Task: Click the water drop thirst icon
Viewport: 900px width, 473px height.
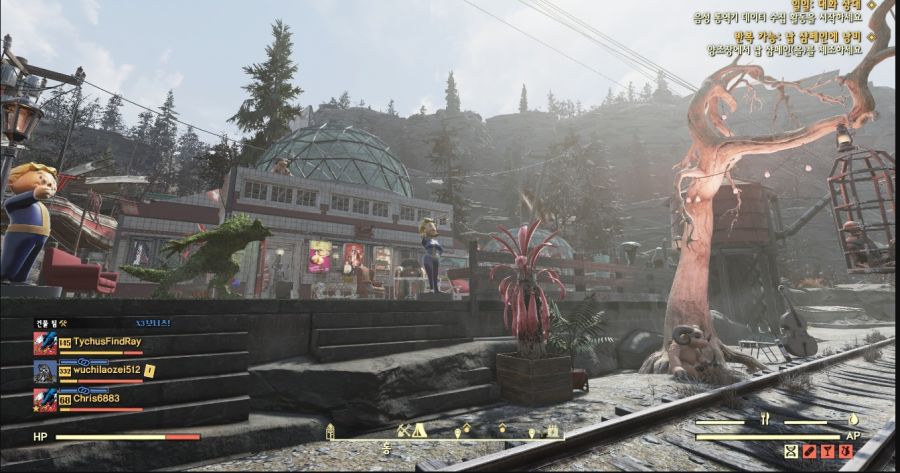Action: [x=853, y=419]
